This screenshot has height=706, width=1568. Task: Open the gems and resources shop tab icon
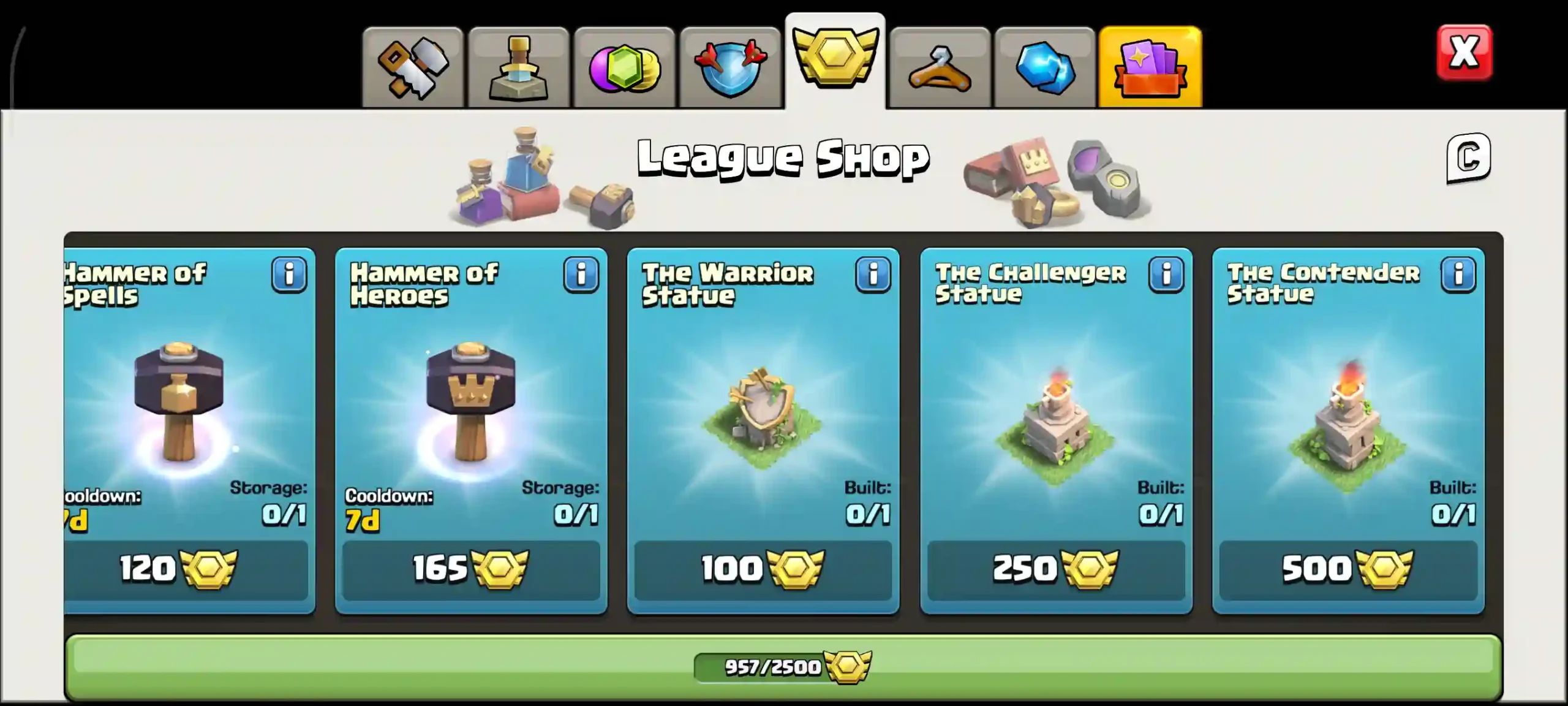[x=625, y=66]
